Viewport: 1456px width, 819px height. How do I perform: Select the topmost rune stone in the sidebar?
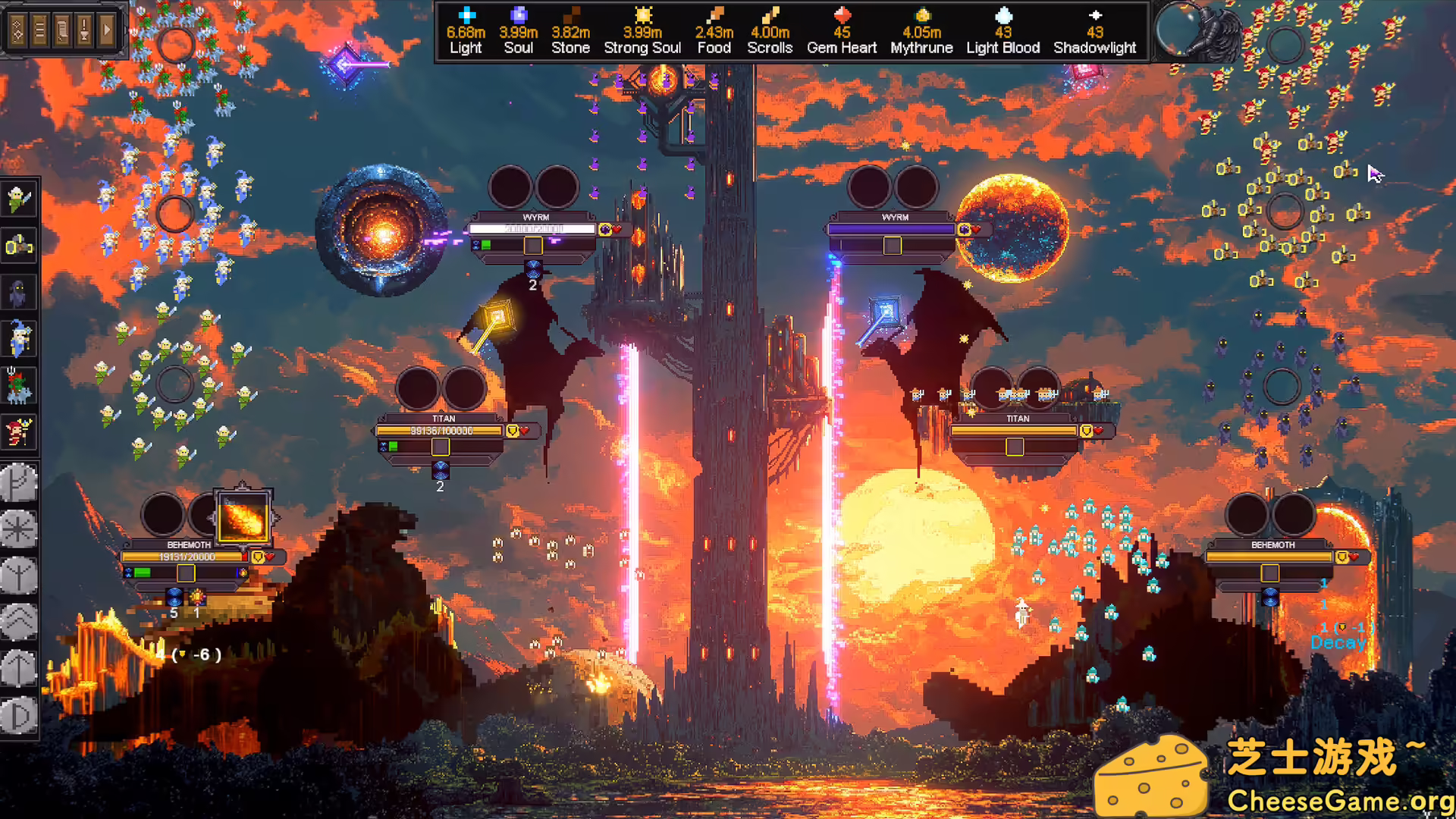(19, 483)
